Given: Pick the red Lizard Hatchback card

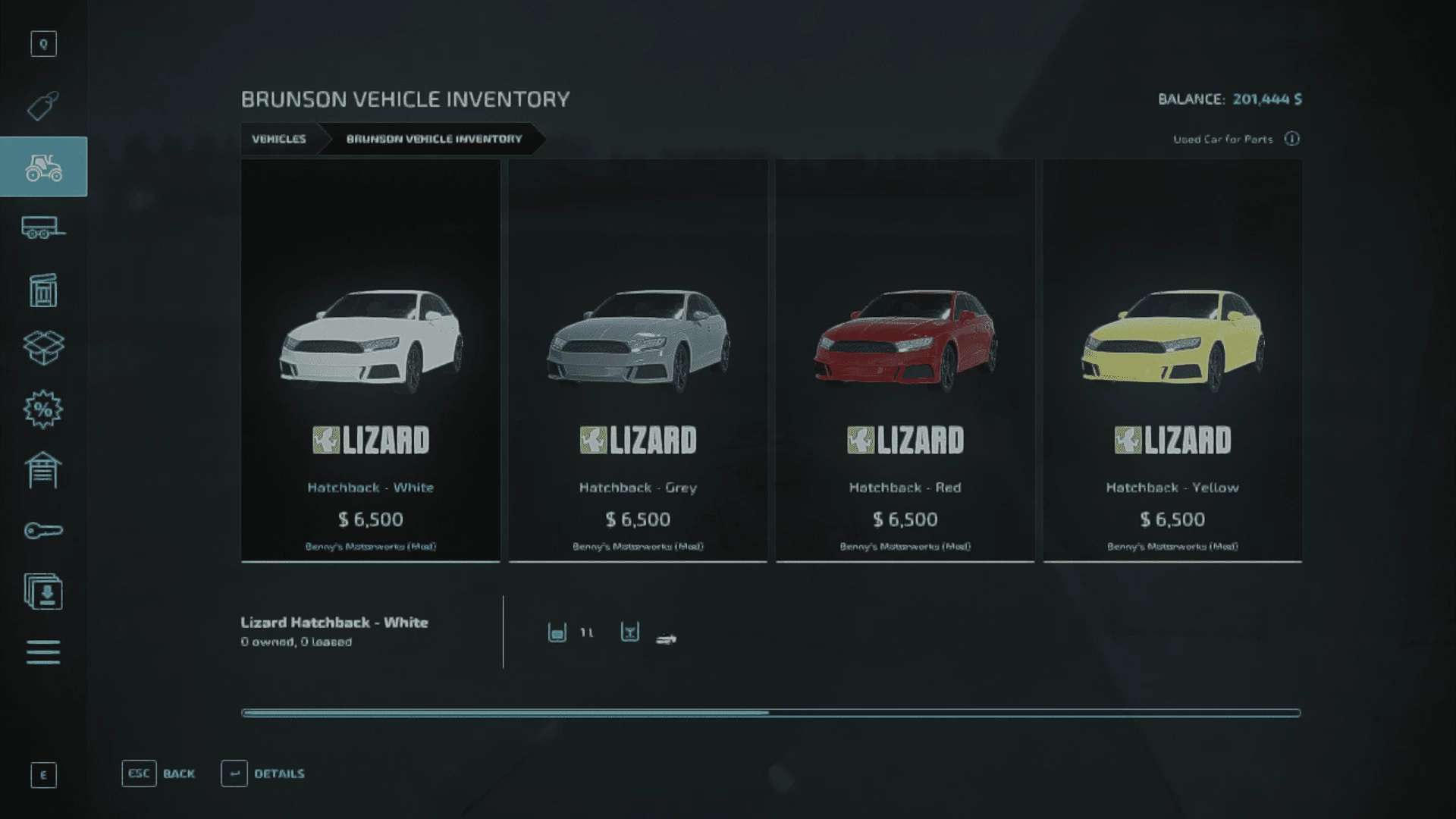Looking at the screenshot, I should (x=905, y=360).
